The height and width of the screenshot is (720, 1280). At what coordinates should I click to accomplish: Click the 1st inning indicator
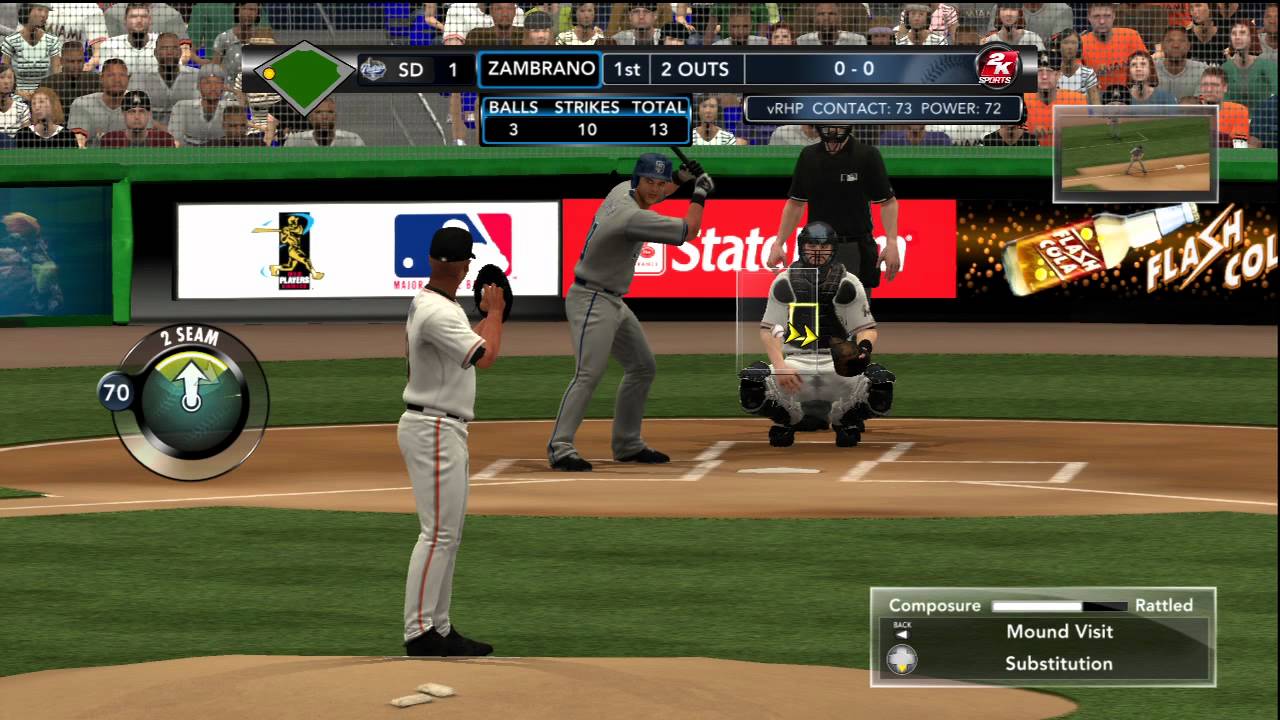point(627,69)
